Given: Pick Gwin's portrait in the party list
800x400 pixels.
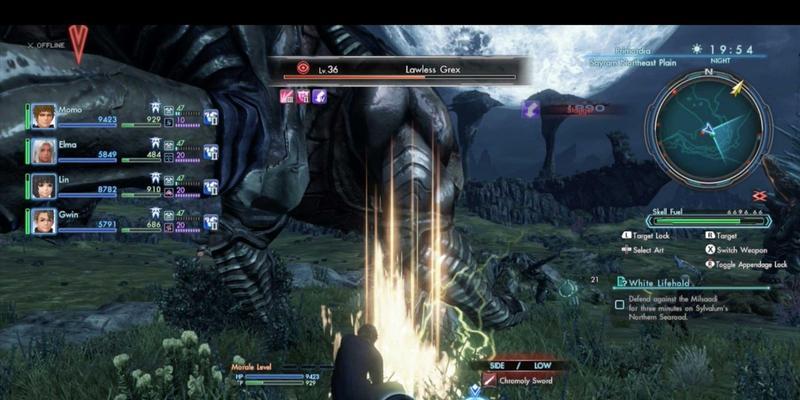Looking at the screenshot, I should click(x=43, y=221).
